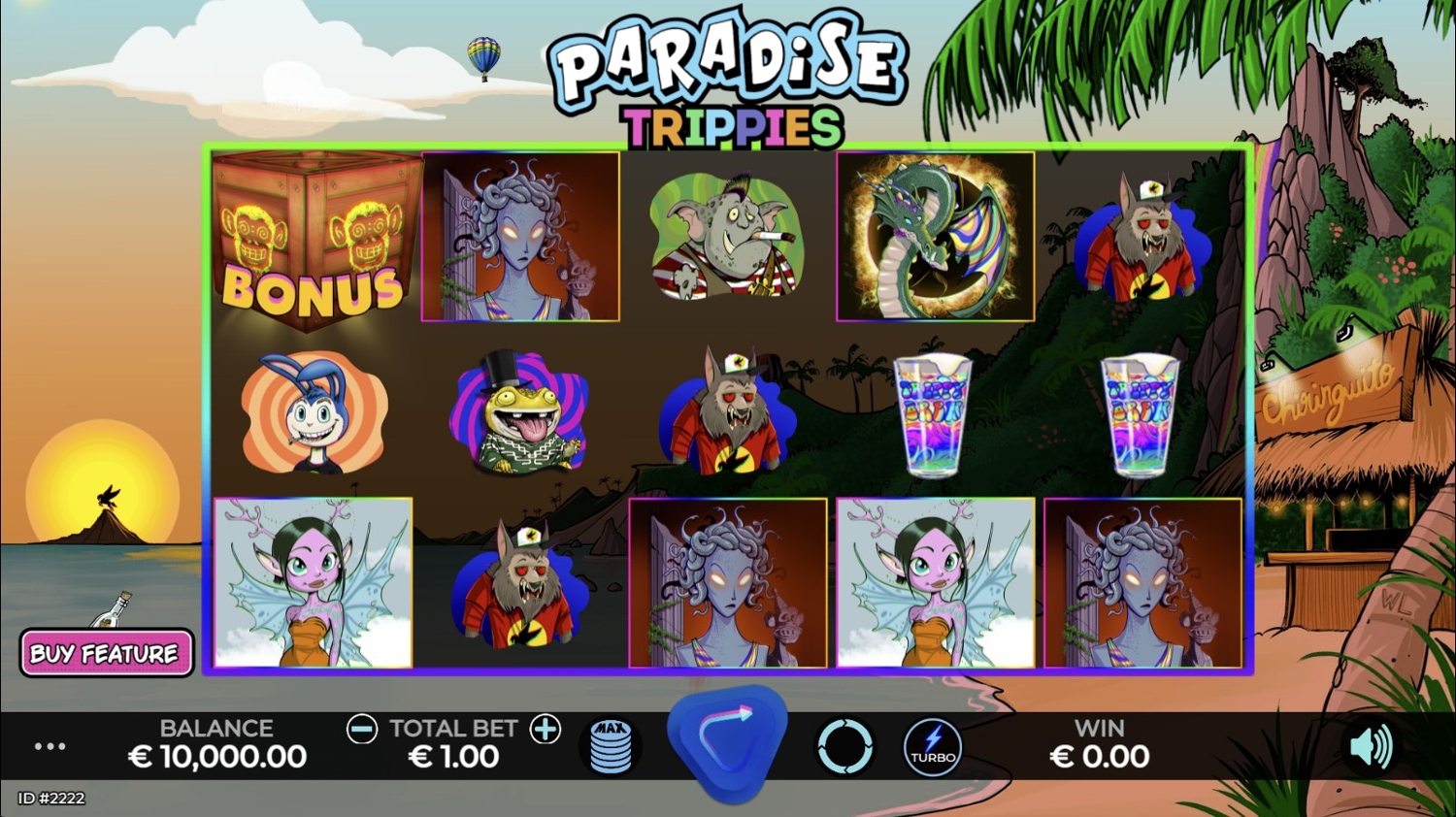Set max bet with the coin stack icon
1456x817 pixels.
(x=611, y=746)
